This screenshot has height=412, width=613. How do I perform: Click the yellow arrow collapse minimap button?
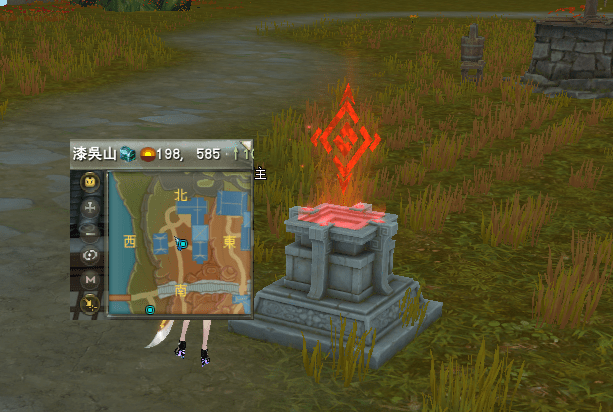(x=90, y=303)
